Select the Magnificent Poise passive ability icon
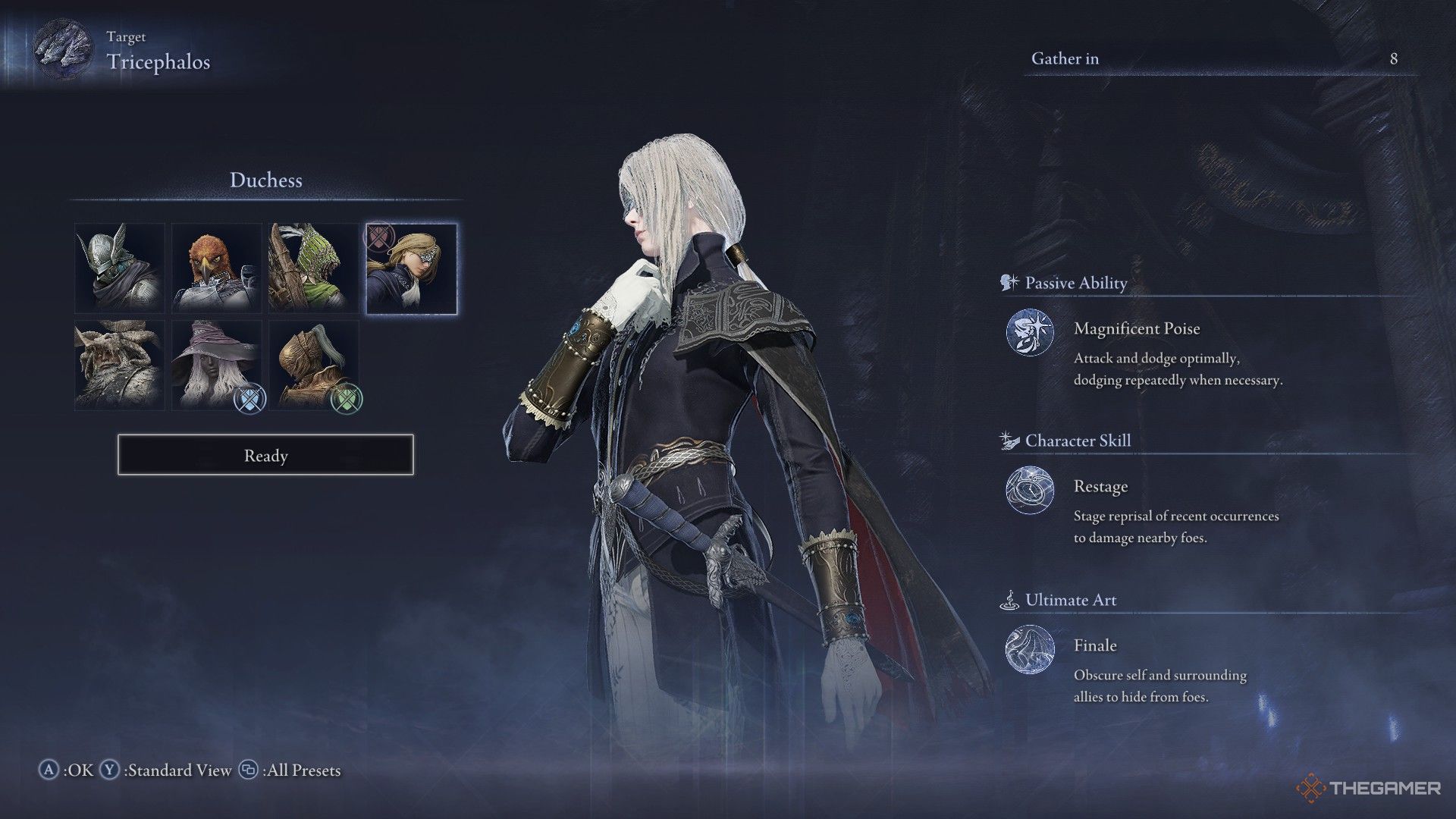The image size is (1456, 819). 1031,334
